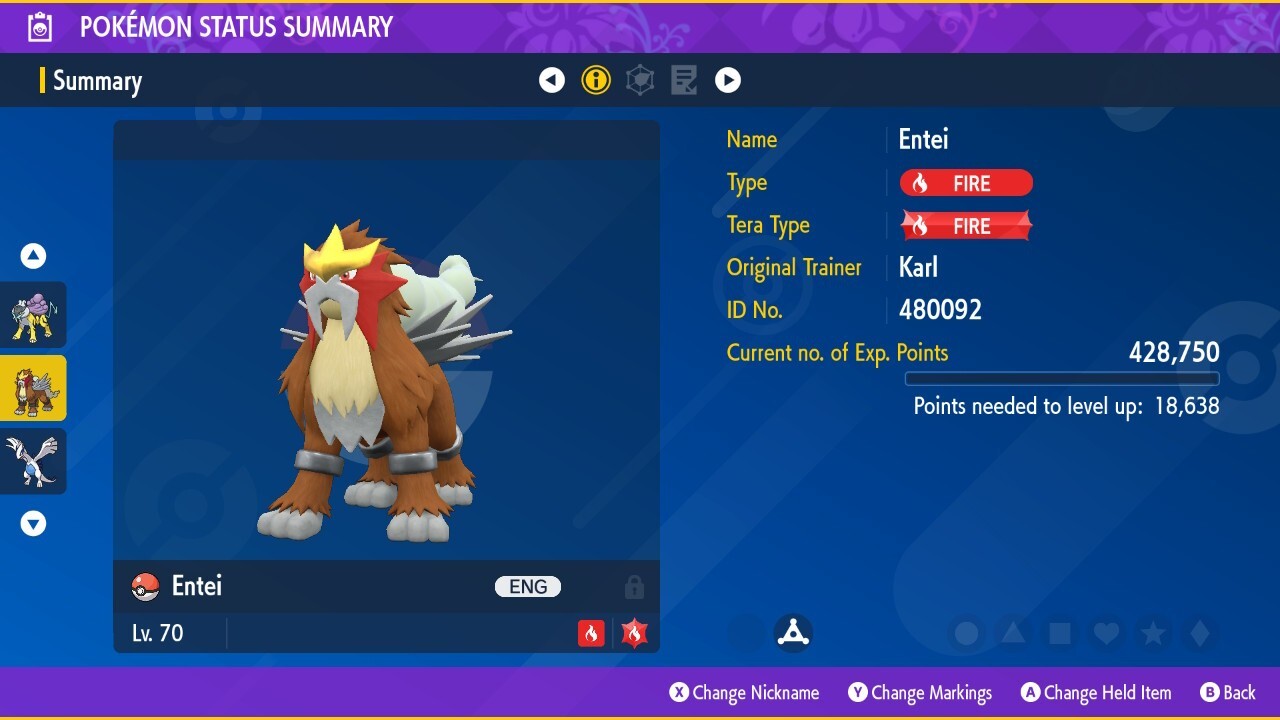Screen dimensions: 1280x720
Task: Click the experience points progress bar
Action: pyautogui.click(x=1062, y=379)
